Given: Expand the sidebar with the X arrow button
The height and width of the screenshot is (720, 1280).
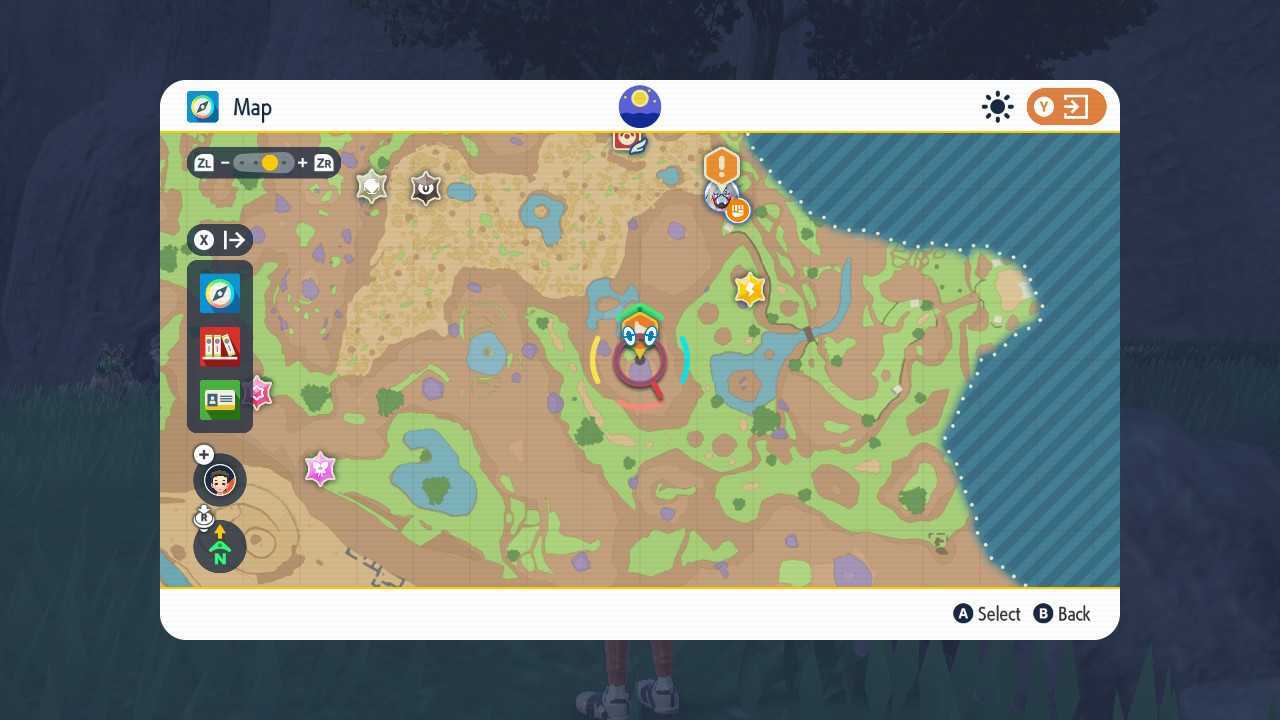Looking at the screenshot, I should pyautogui.click(x=220, y=240).
